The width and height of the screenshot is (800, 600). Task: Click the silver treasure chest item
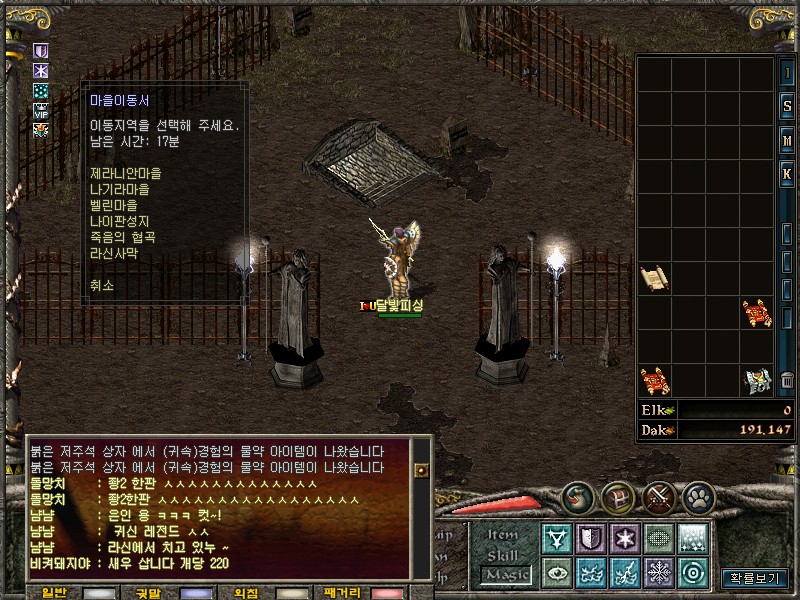pyautogui.click(x=757, y=380)
